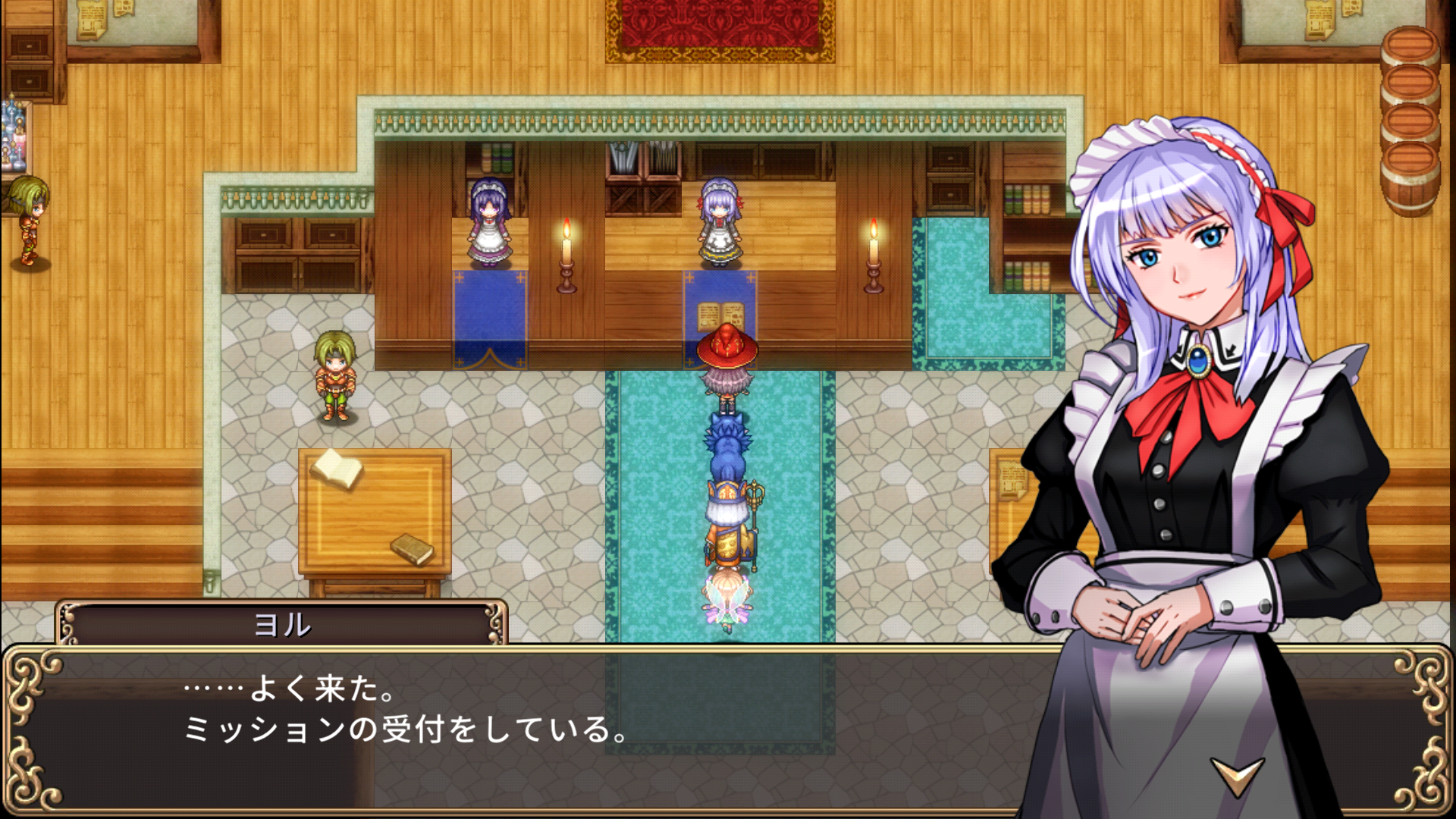Click the advance-dialogue arrow to continue
This screenshot has height=819, width=1456.
pyautogui.click(x=1238, y=776)
